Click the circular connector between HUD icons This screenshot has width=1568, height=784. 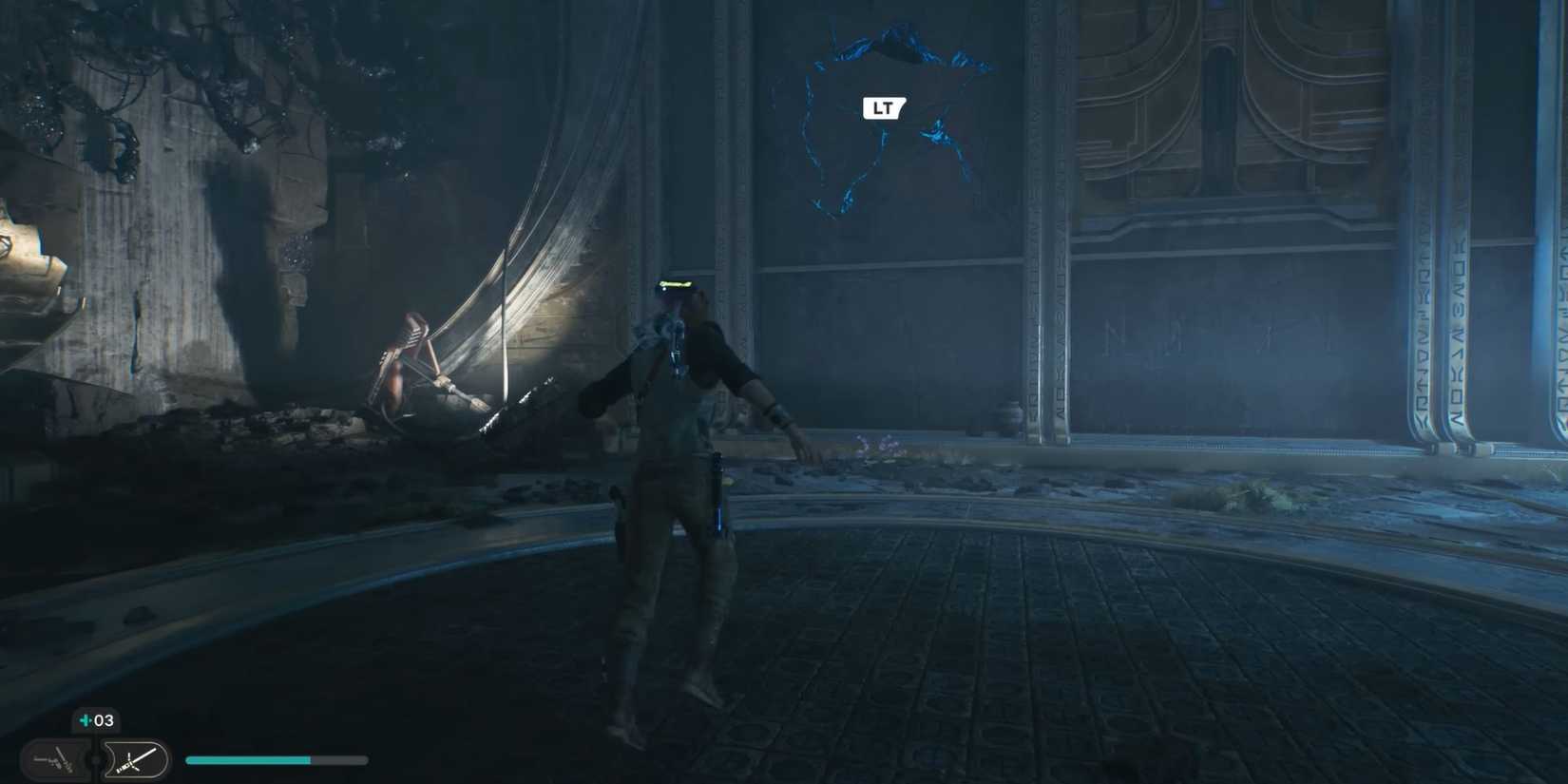coord(97,759)
